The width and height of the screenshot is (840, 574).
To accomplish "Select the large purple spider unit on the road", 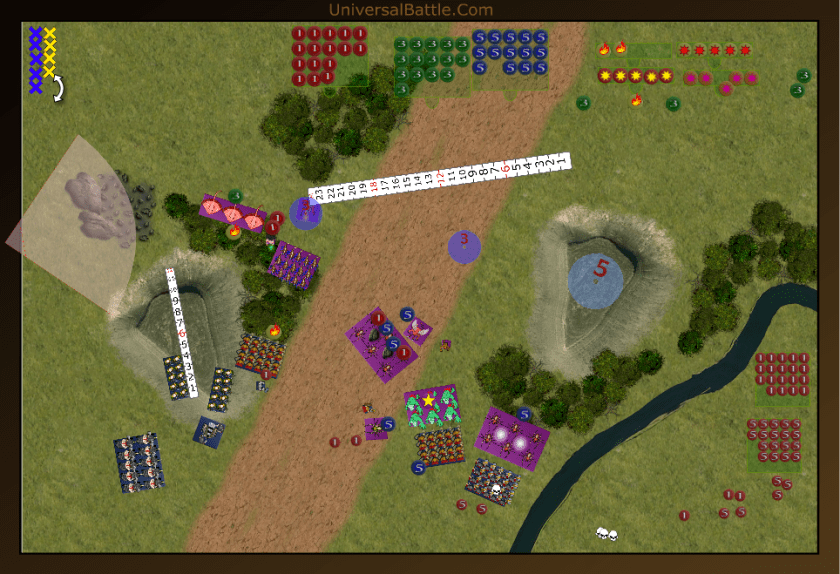I will (381, 344).
